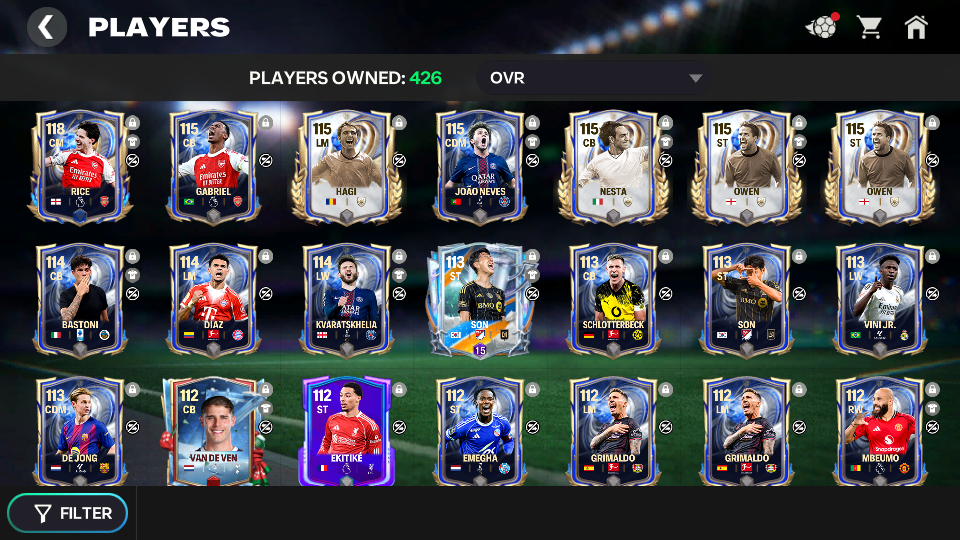Pick the 112 RW Mbeumo card

point(879,430)
